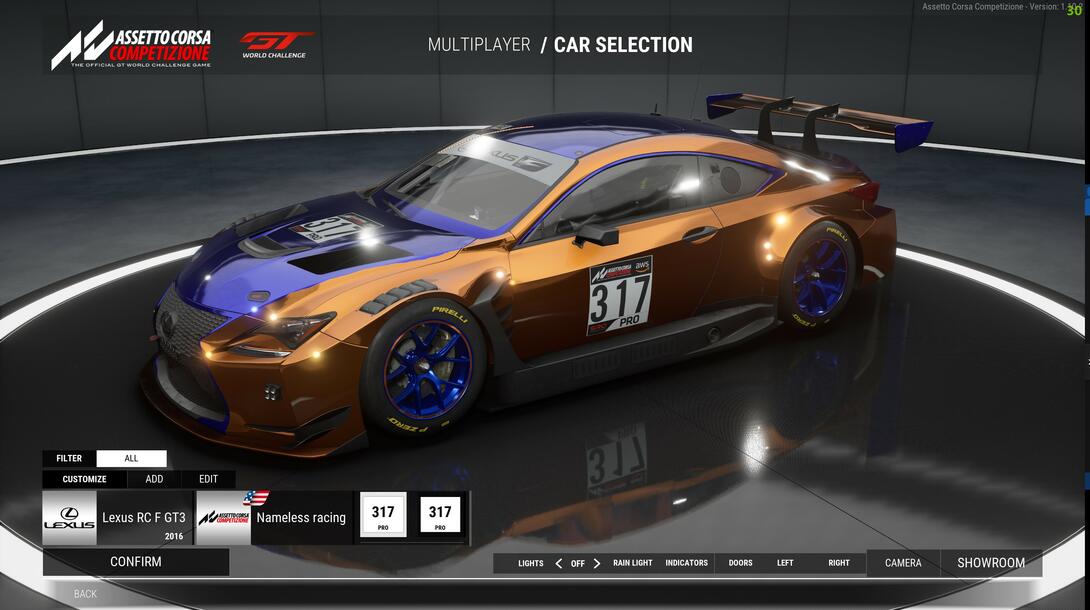Choose the Nameless racing team tile
The height and width of the screenshot is (610, 1090).
pos(274,518)
